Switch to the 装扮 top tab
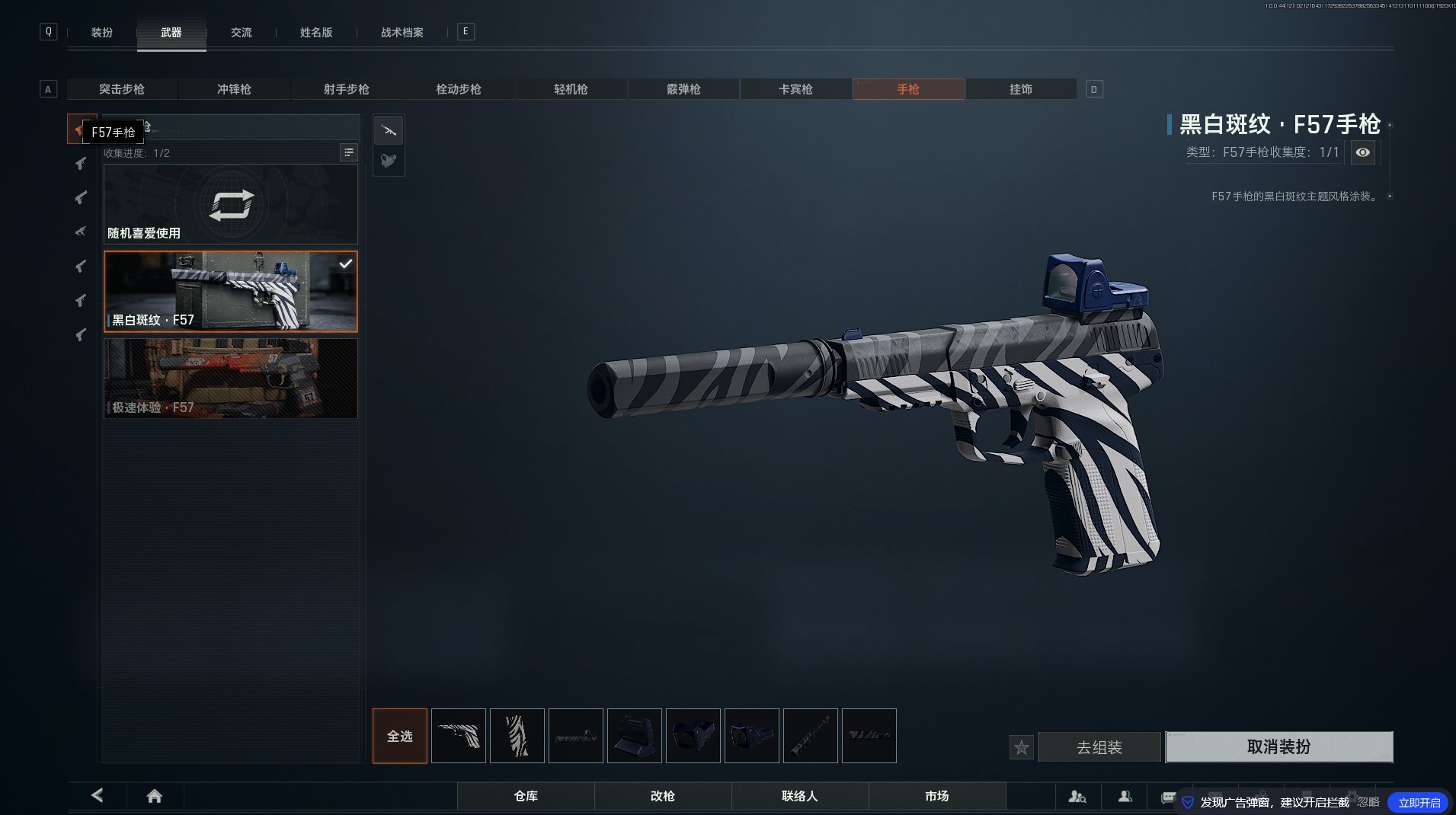The width and height of the screenshot is (1456, 815). [x=101, y=33]
